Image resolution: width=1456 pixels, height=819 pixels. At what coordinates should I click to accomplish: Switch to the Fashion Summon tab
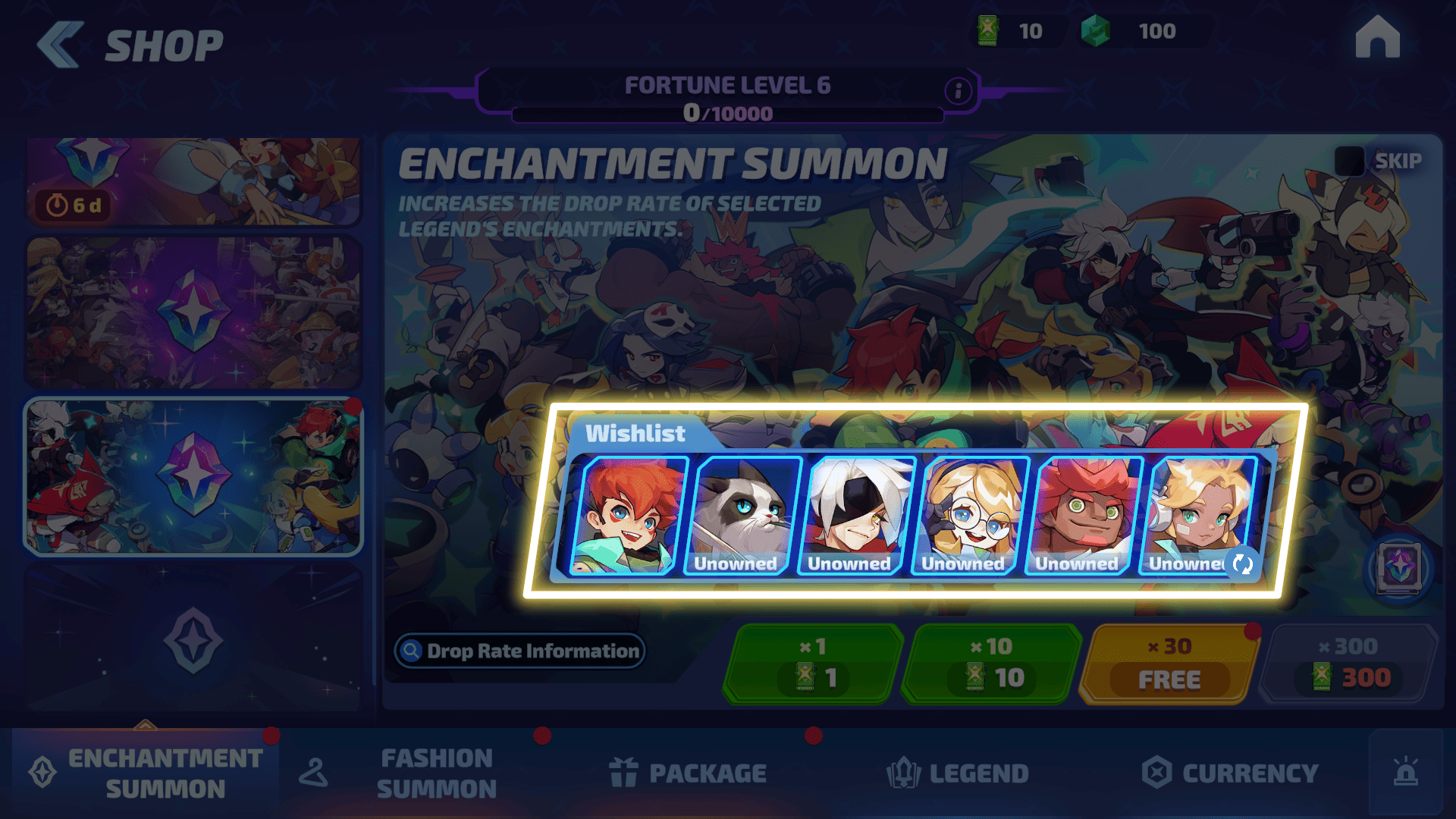pyautogui.click(x=436, y=773)
